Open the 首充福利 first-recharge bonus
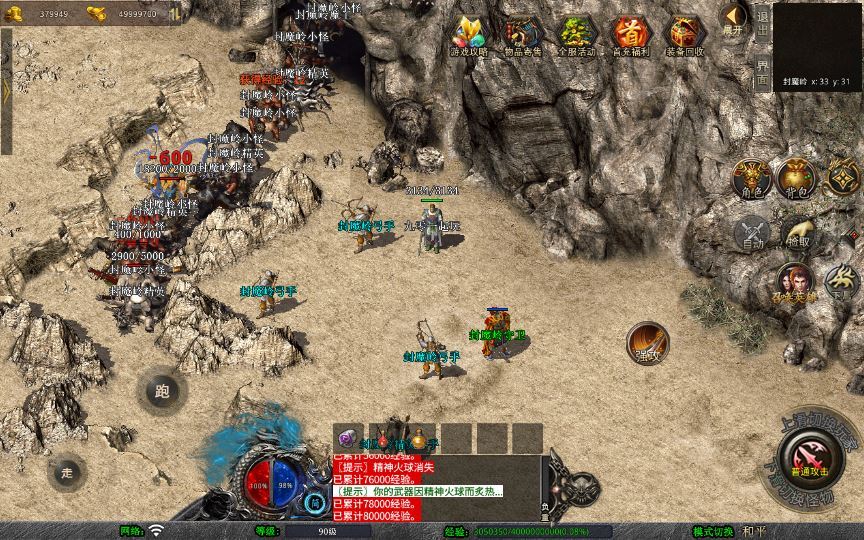The height and width of the screenshot is (540, 864). pyautogui.click(x=629, y=36)
